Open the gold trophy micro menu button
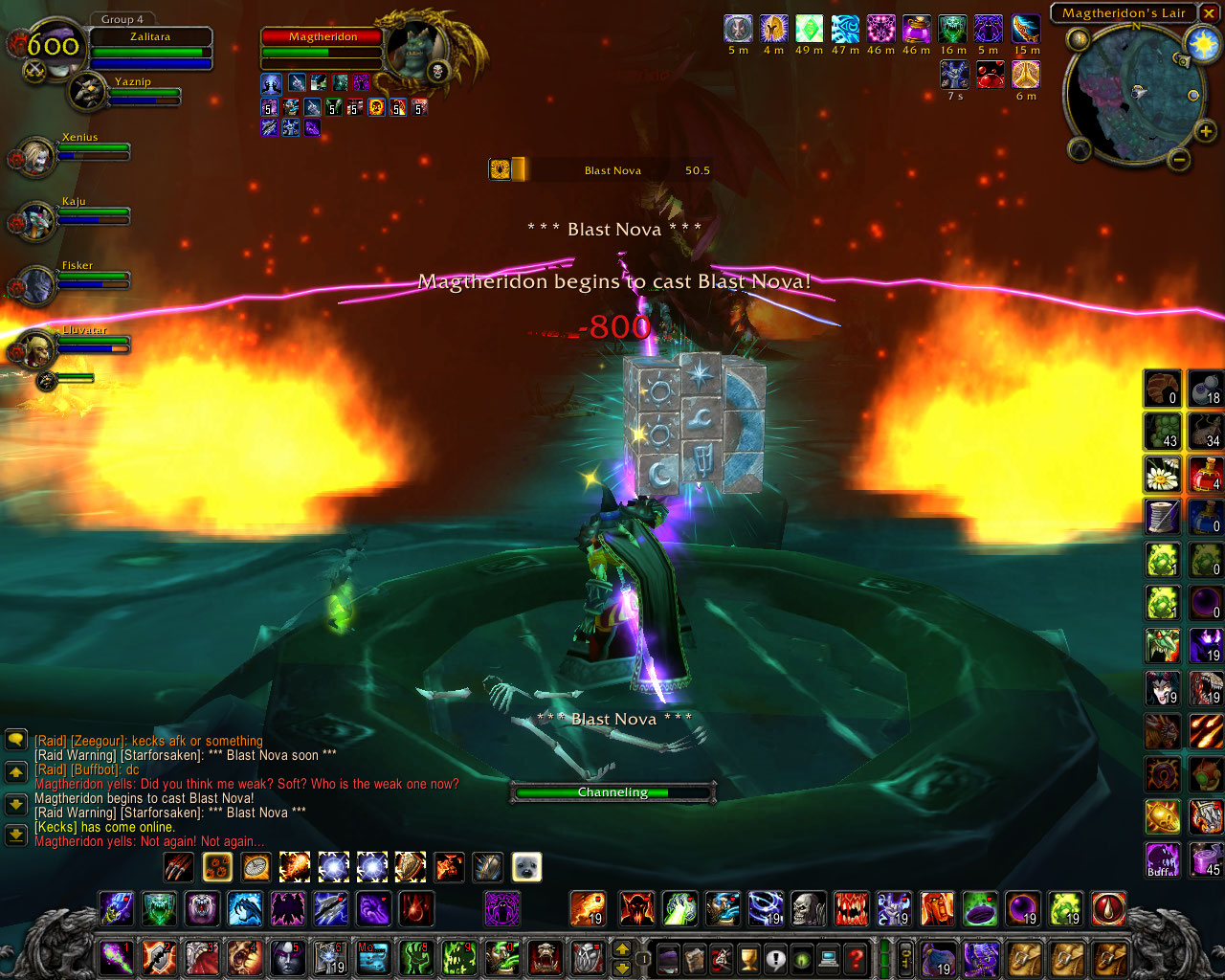1225x980 pixels. pos(748,957)
